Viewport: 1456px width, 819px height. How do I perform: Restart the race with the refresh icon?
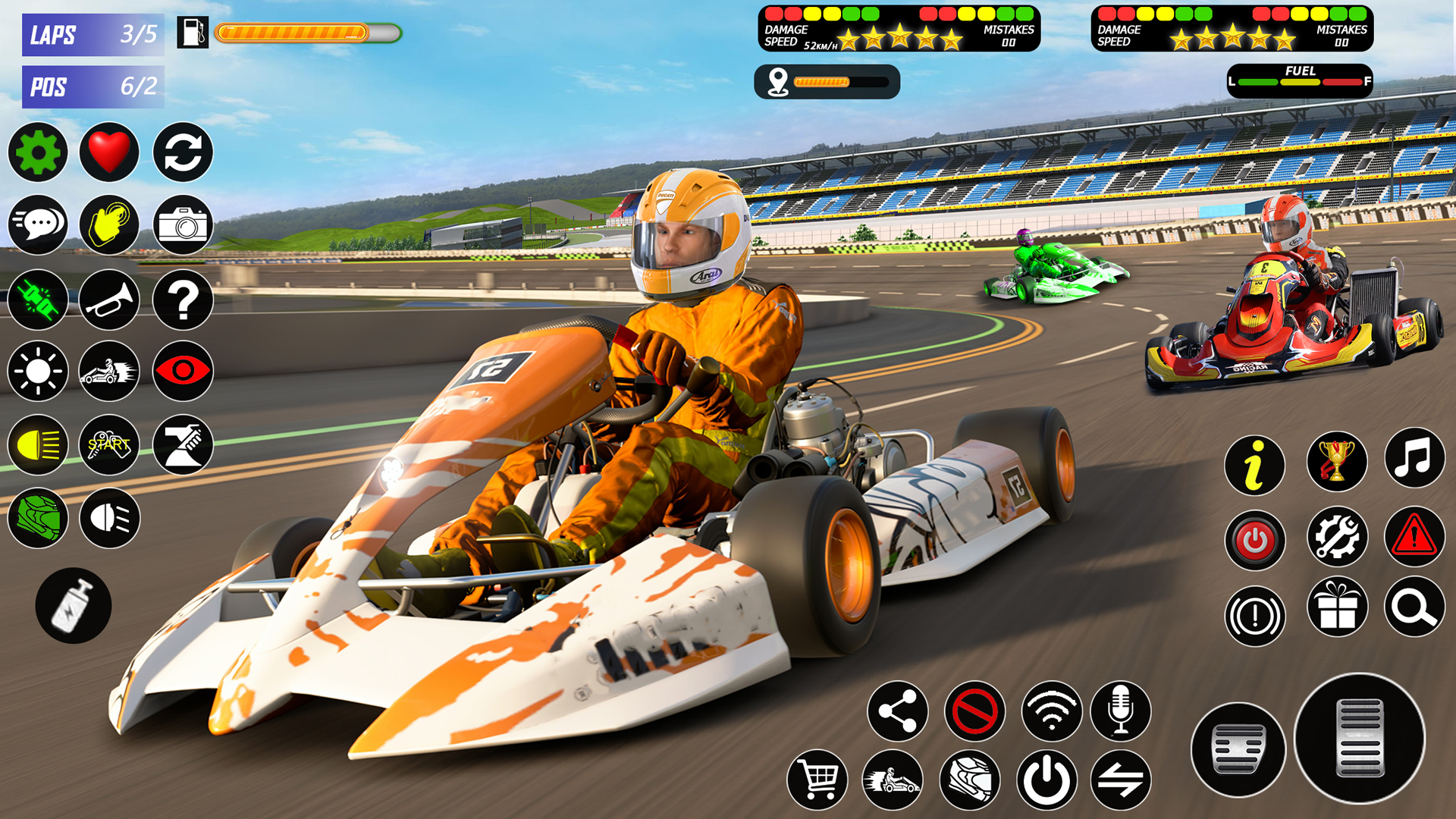[182, 152]
